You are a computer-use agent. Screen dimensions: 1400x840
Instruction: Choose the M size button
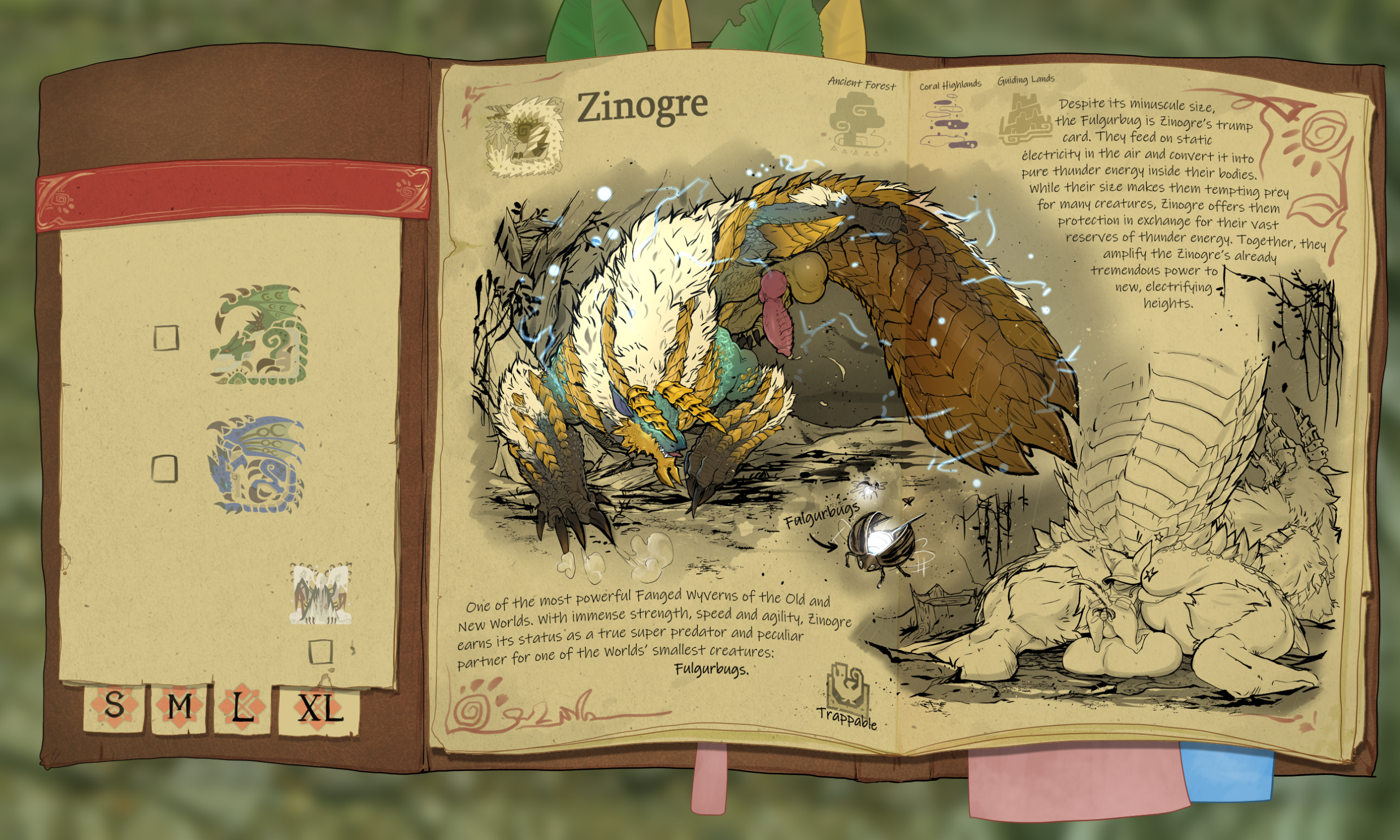(x=180, y=709)
